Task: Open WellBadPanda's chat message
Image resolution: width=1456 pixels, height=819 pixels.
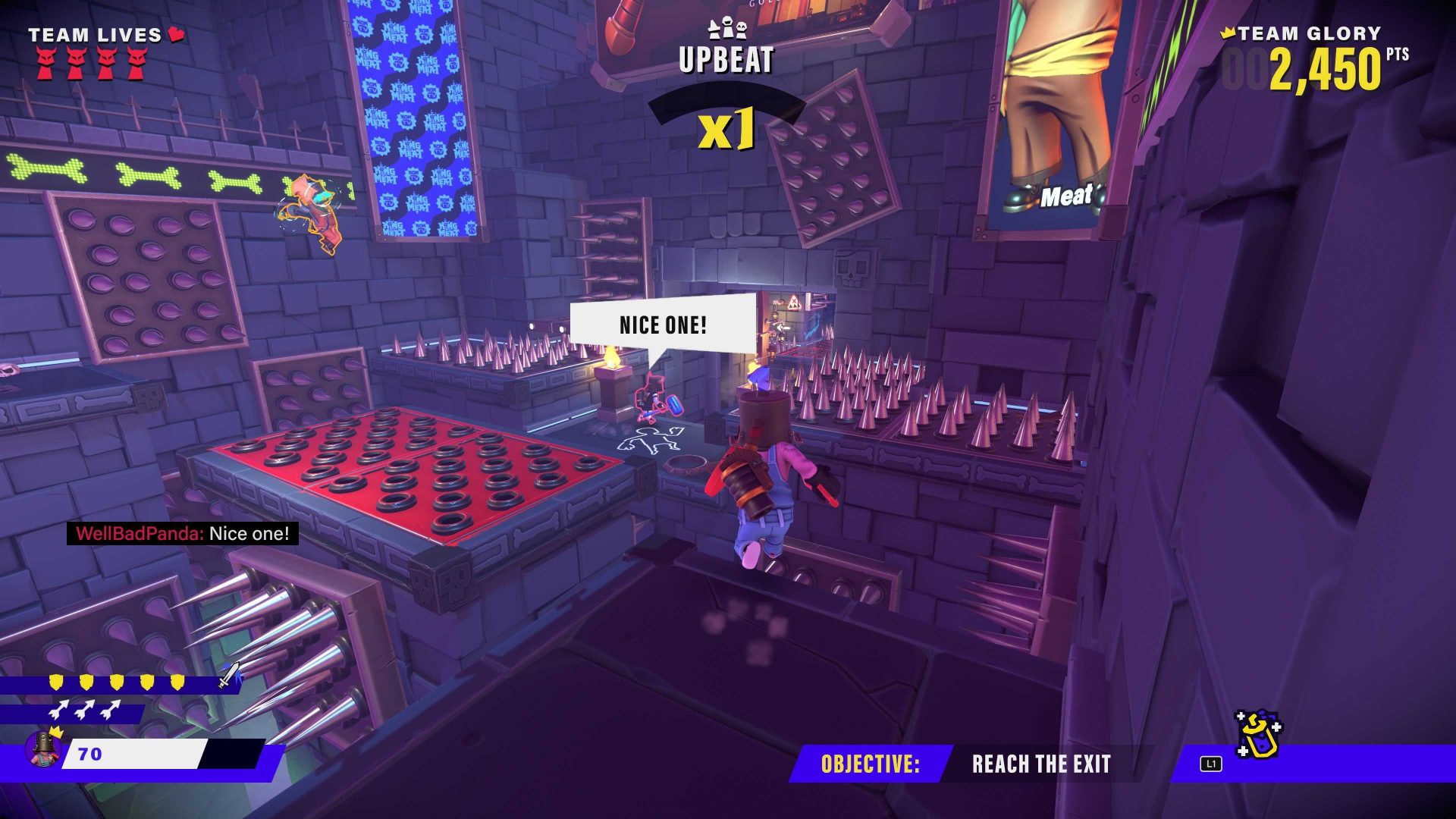Action: click(183, 534)
